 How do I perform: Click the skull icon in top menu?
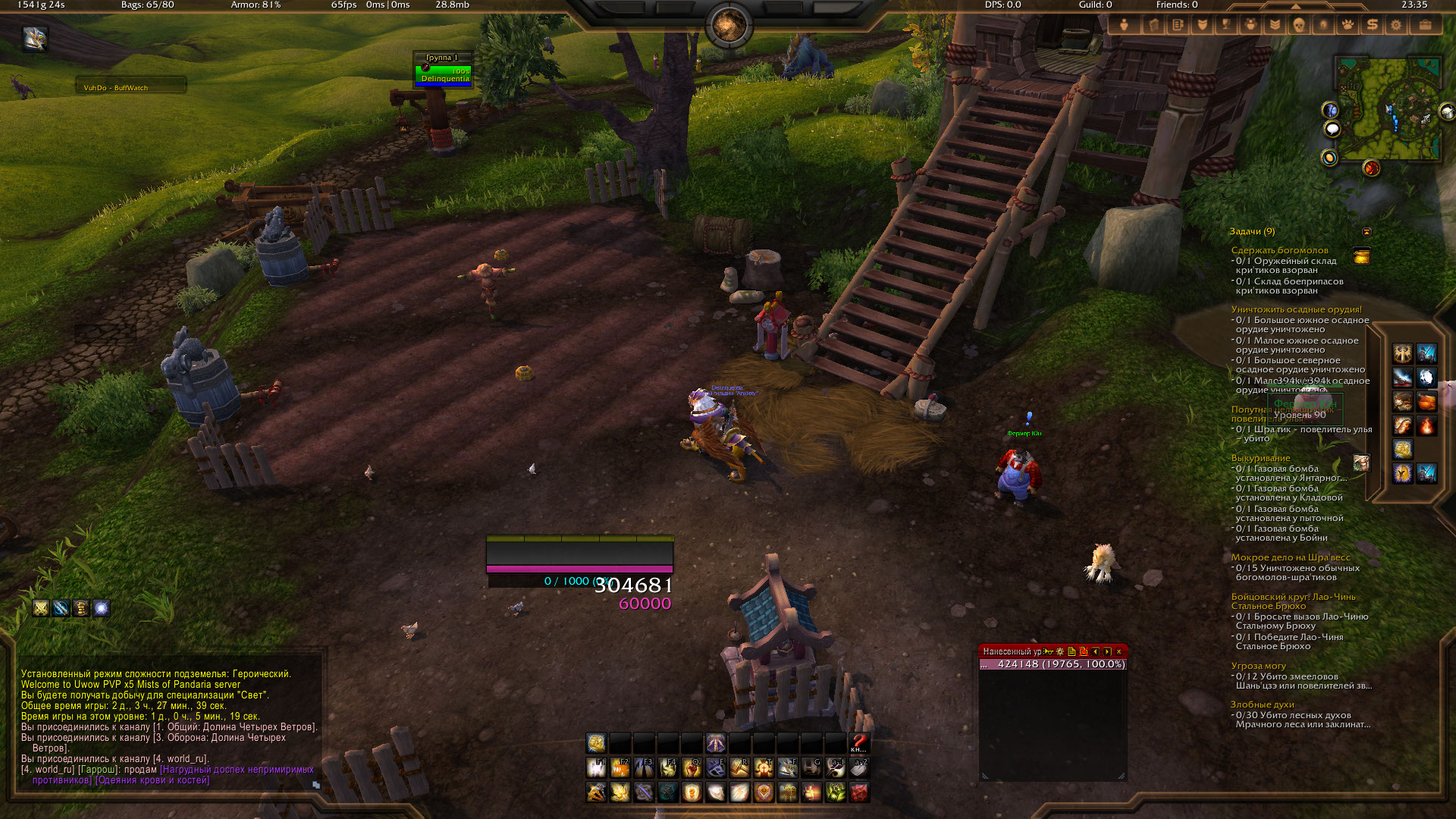point(1299,25)
